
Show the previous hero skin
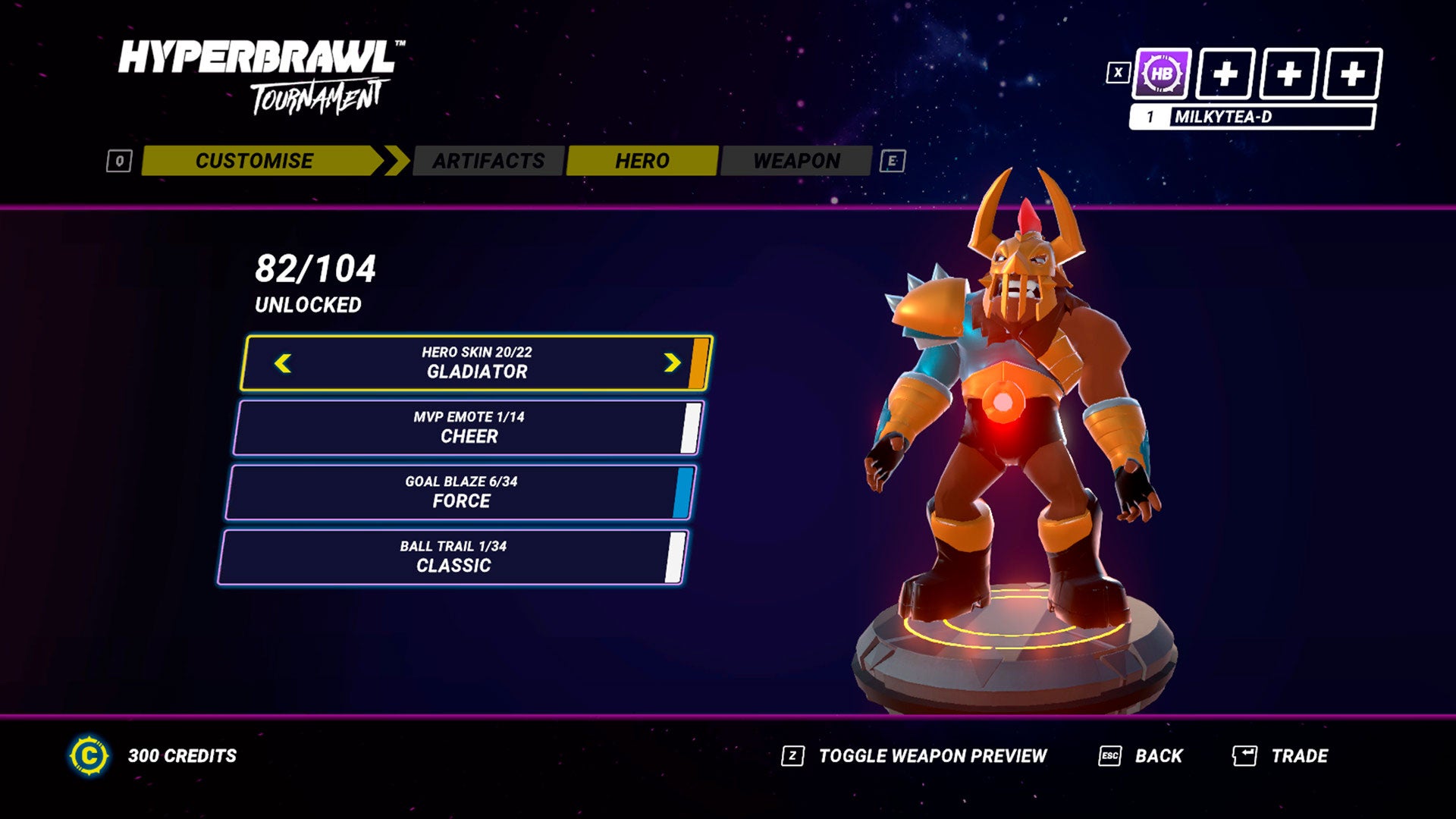coord(283,363)
